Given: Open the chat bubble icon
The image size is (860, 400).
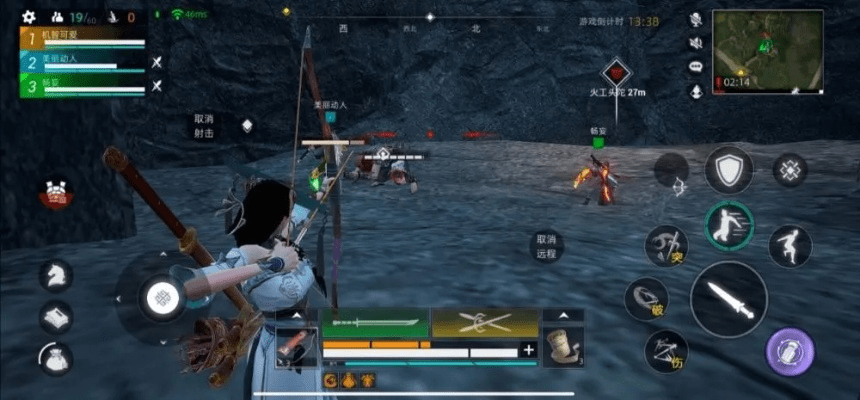Looking at the screenshot, I should [696, 66].
